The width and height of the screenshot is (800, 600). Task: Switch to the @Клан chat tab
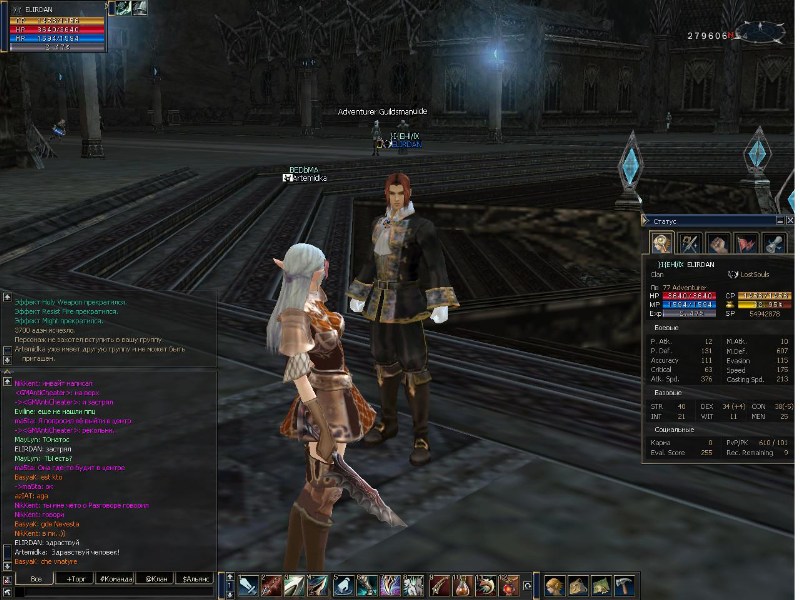155,579
